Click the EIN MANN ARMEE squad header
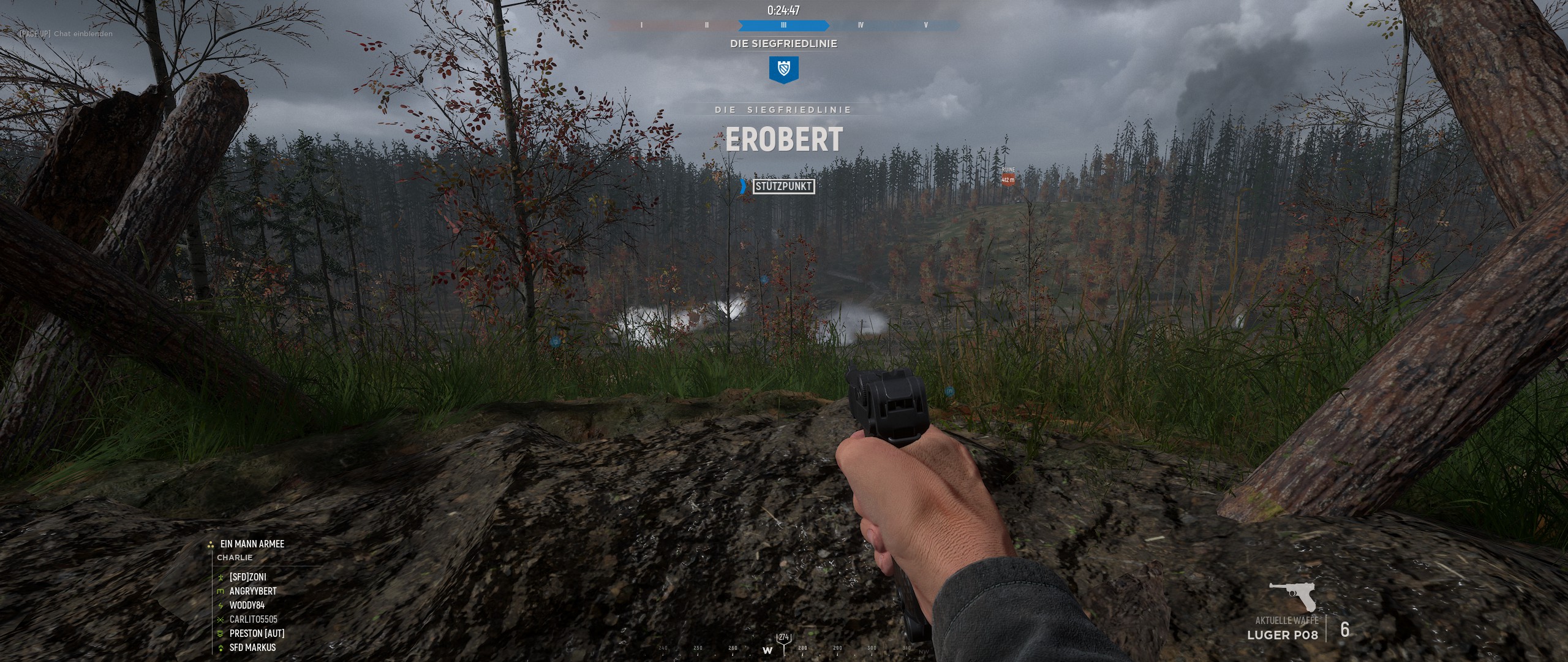Image resolution: width=1568 pixels, height=662 pixels. coord(252,544)
